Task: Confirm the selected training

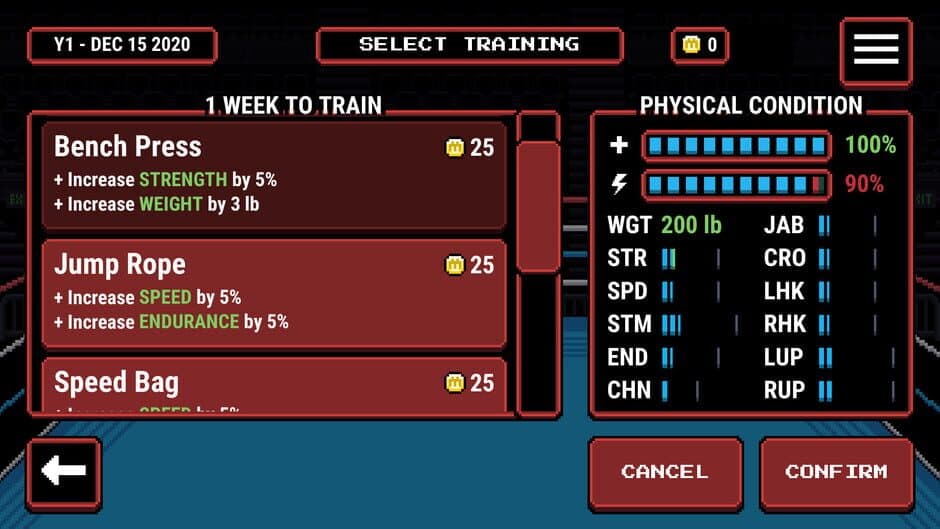Action: 835,472
